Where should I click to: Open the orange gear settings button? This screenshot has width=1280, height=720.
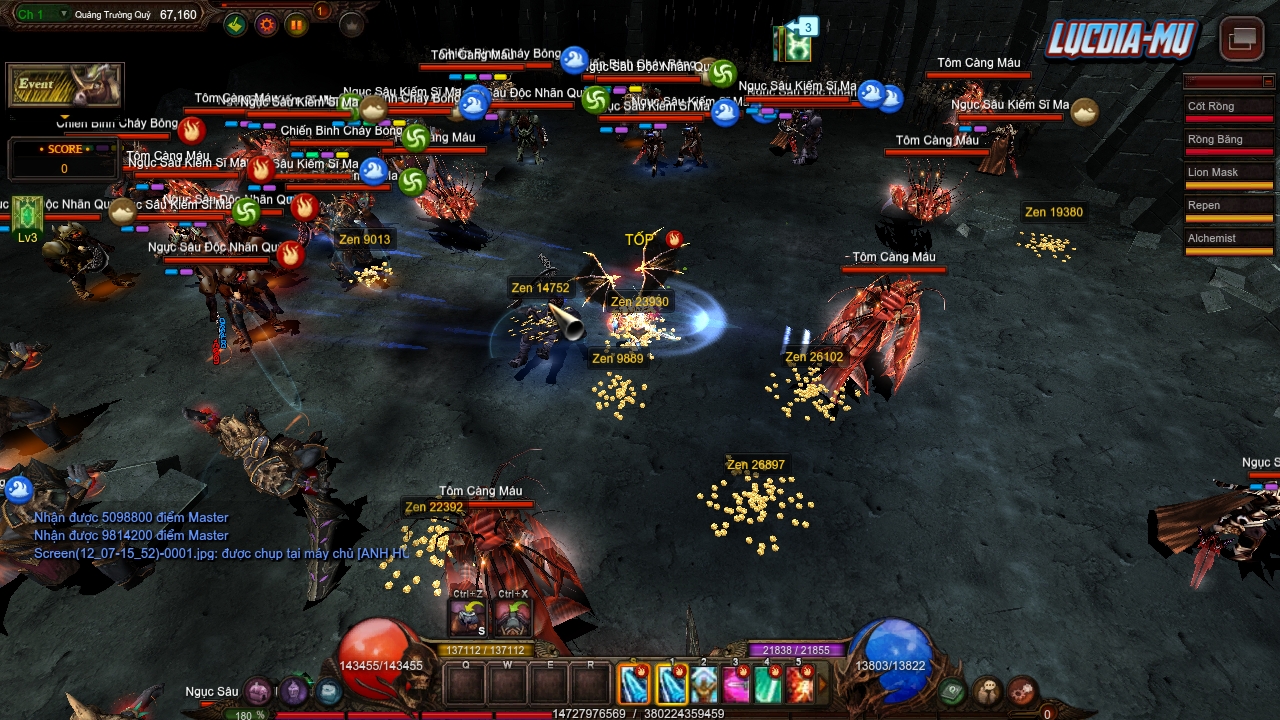(x=266, y=25)
